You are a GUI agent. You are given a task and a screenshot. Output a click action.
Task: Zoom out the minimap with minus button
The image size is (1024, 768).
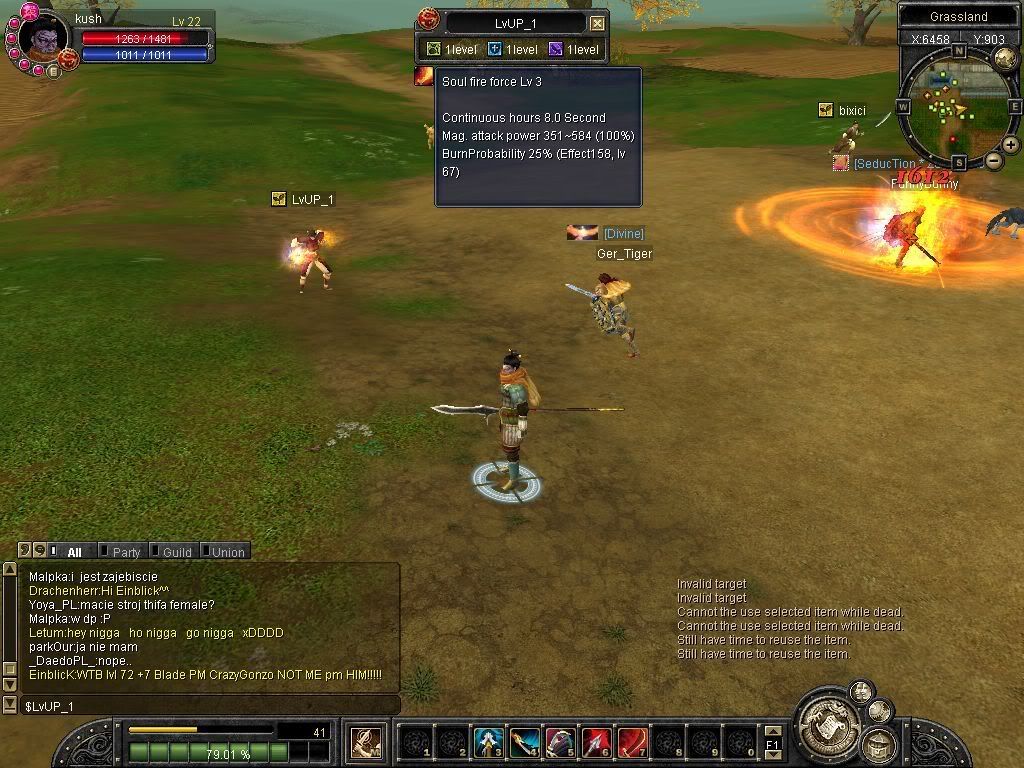[x=994, y=160]
